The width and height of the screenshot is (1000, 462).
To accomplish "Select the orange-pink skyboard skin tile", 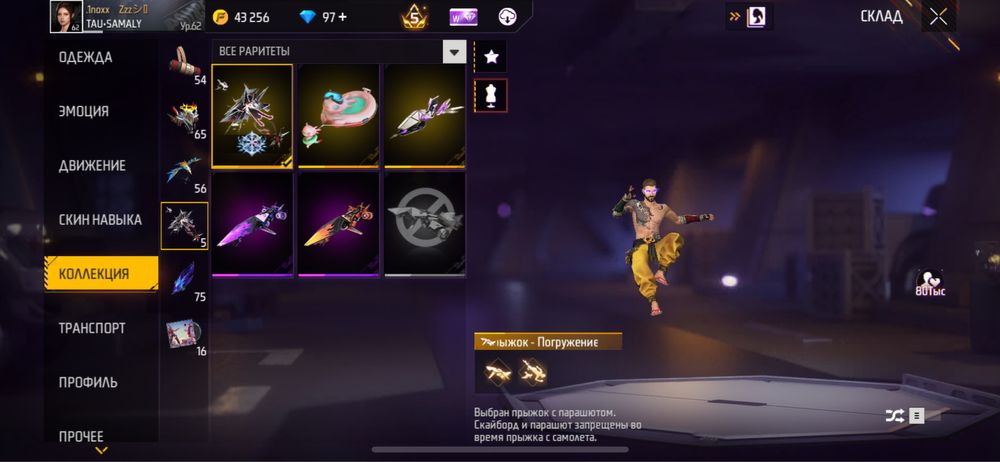I will tap(338, 223).
